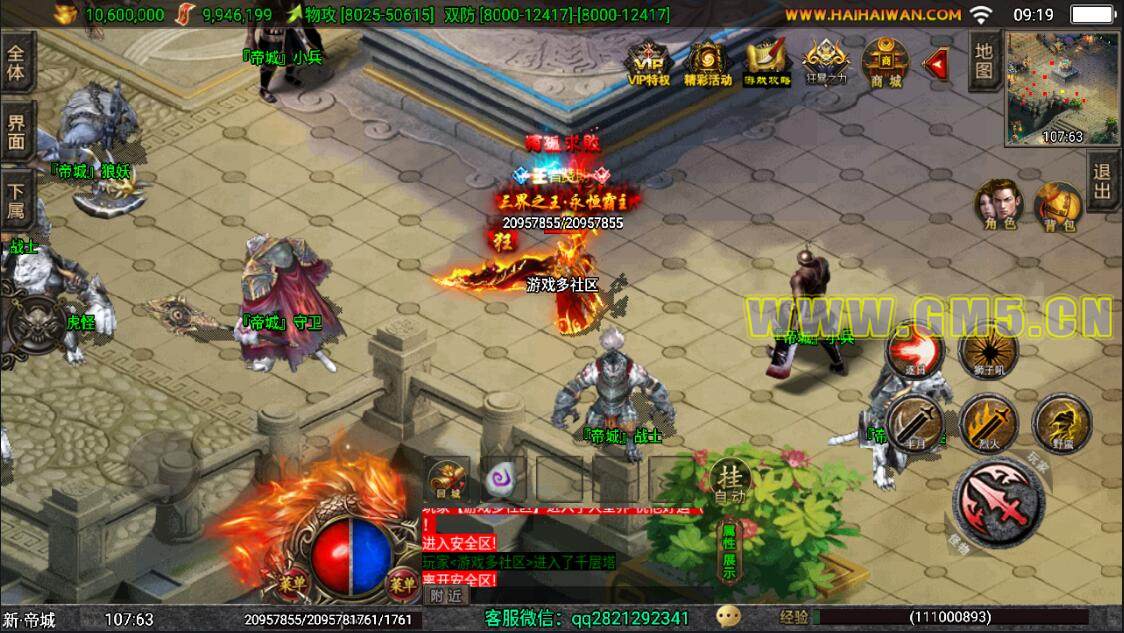Use the 野蛮 charge skill

pyautogui.click(x=1061, y=422)
